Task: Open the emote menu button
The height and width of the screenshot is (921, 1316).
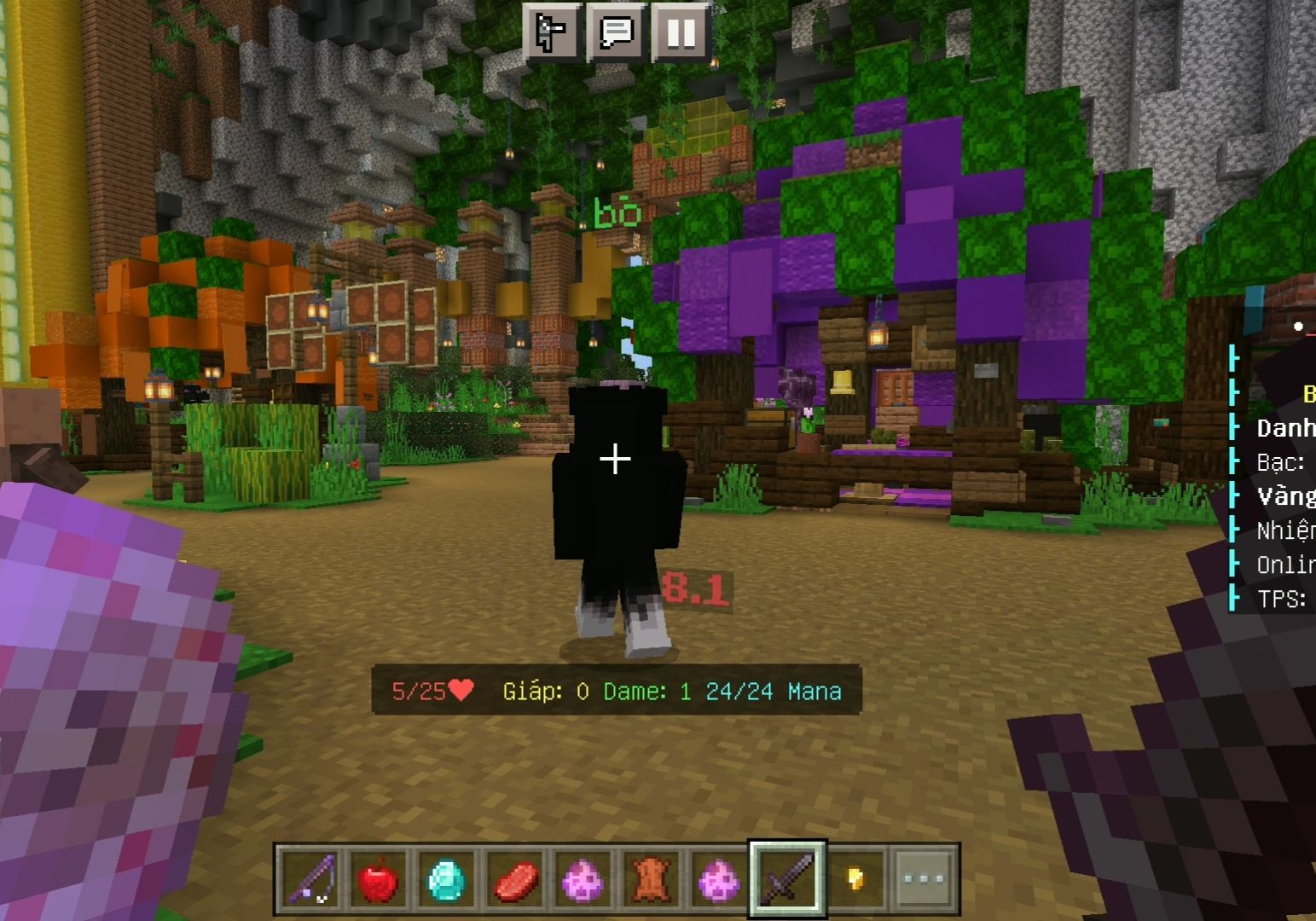Action: coord(552,32)
